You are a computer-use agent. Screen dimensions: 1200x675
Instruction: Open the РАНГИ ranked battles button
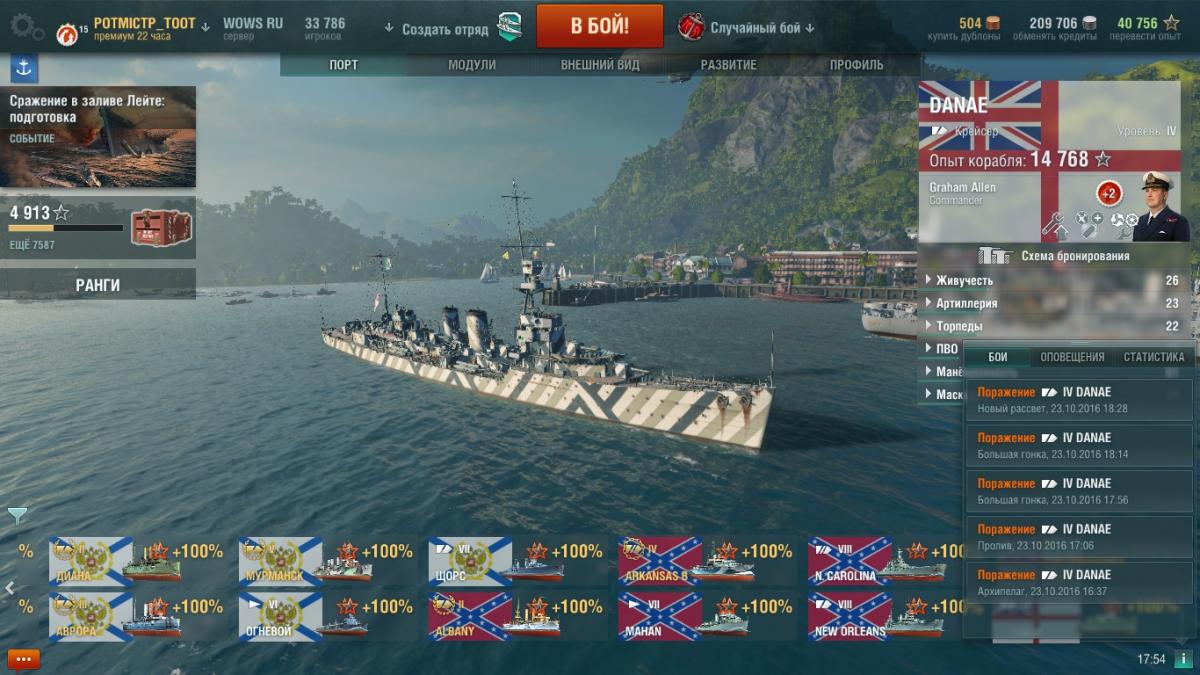(98, 285)
